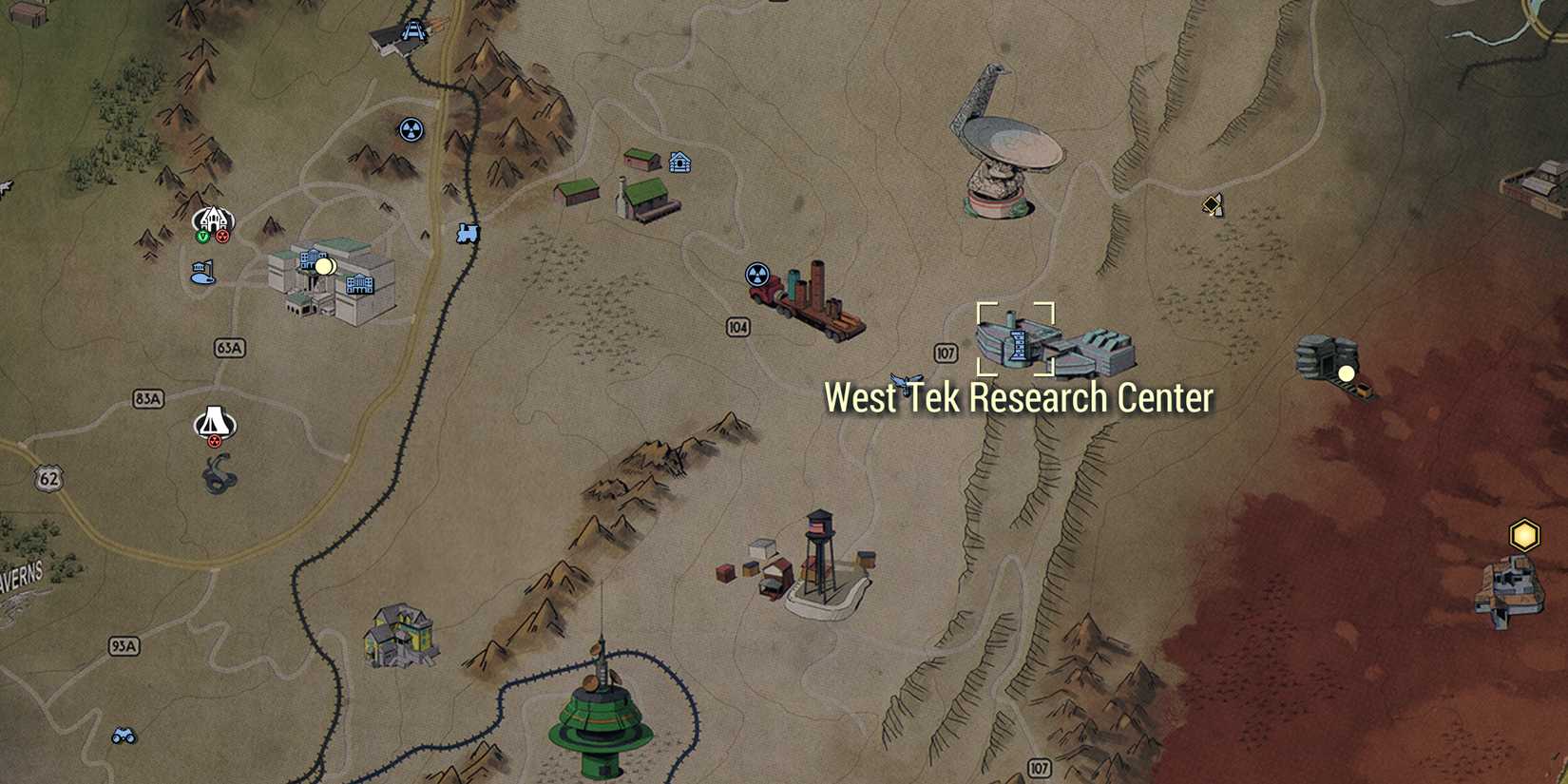Toggle the green vendor badge on the church marker
This screenshot has width=1568, height=784.
(201, 236)
